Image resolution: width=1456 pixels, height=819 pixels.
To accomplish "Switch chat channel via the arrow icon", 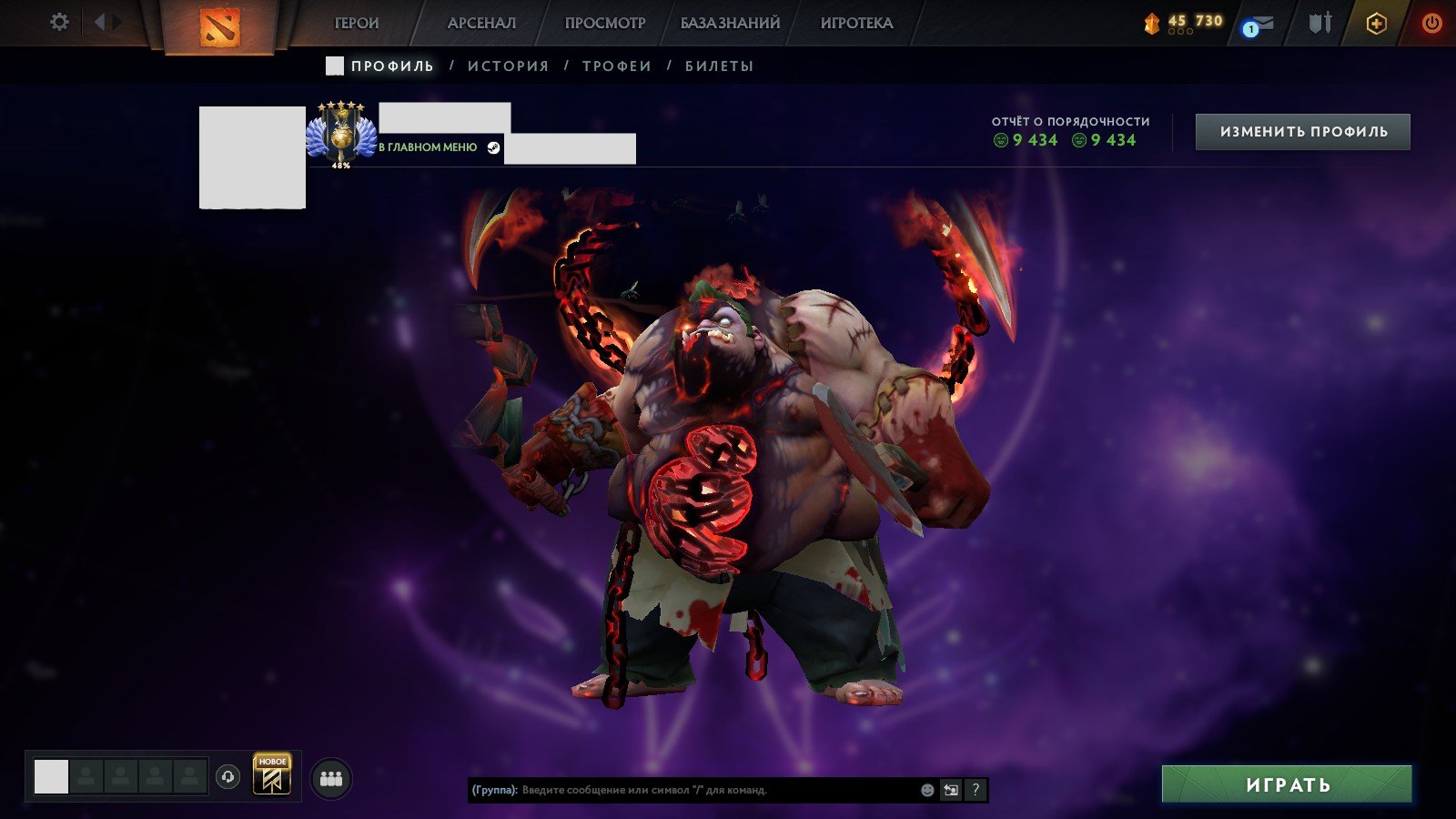I will tap(952, 790).
